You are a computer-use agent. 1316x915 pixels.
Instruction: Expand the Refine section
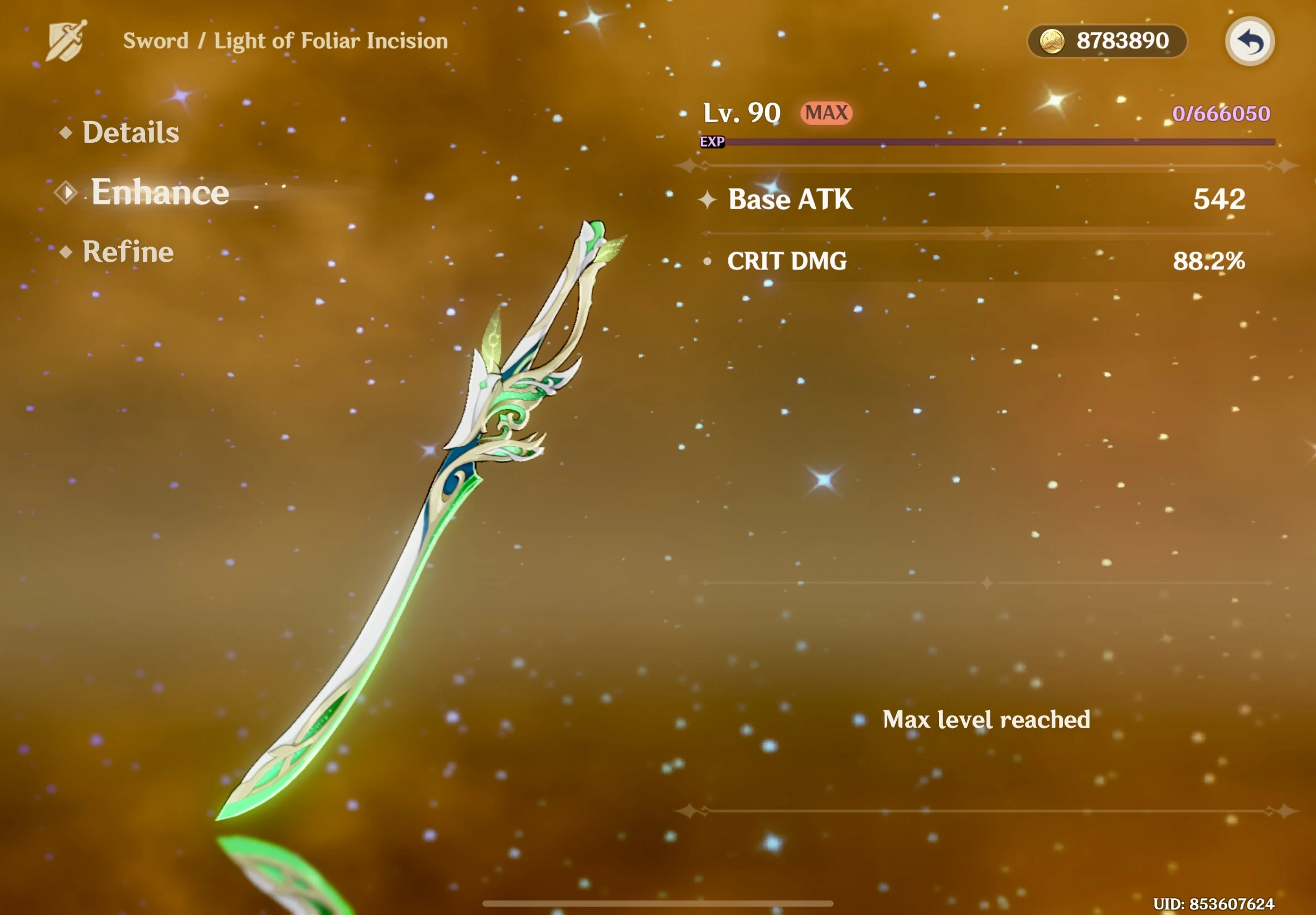pos(128,251)
